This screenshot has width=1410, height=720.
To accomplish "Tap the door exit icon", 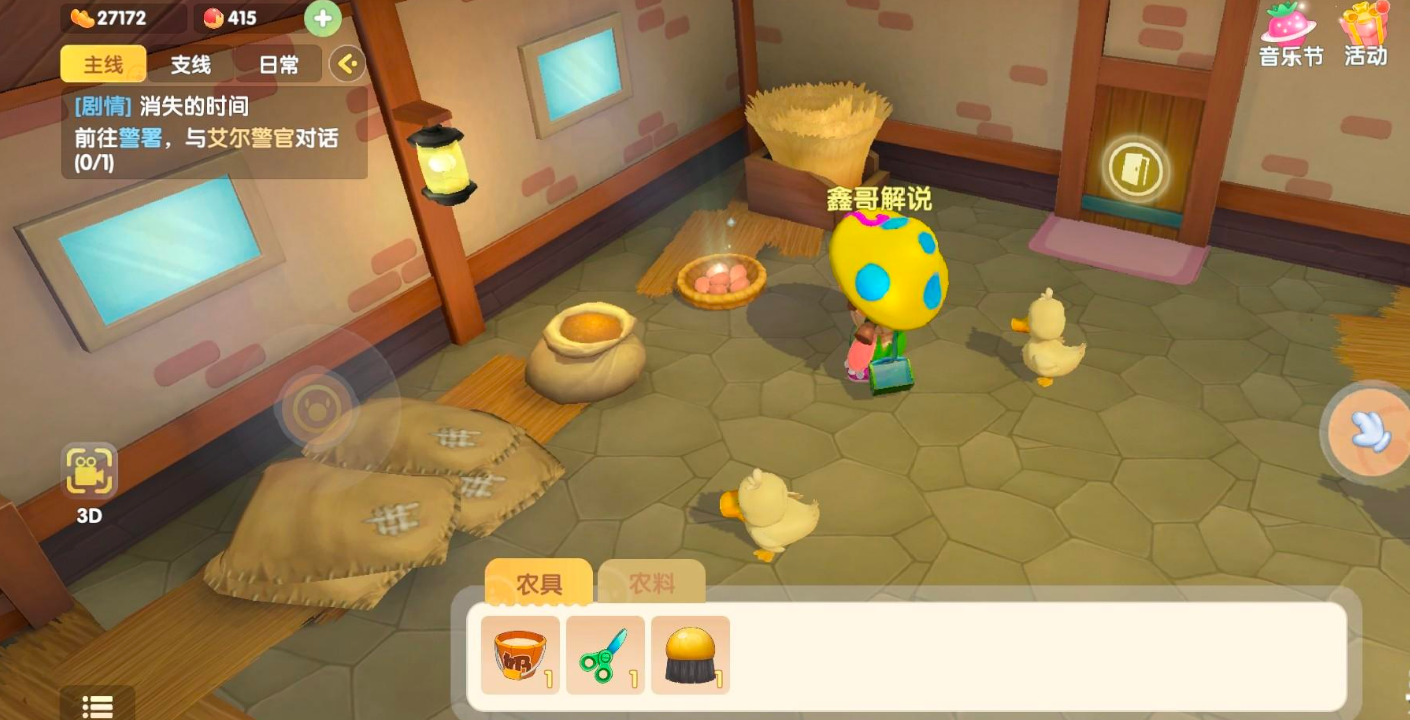I will coord(1136,169).
